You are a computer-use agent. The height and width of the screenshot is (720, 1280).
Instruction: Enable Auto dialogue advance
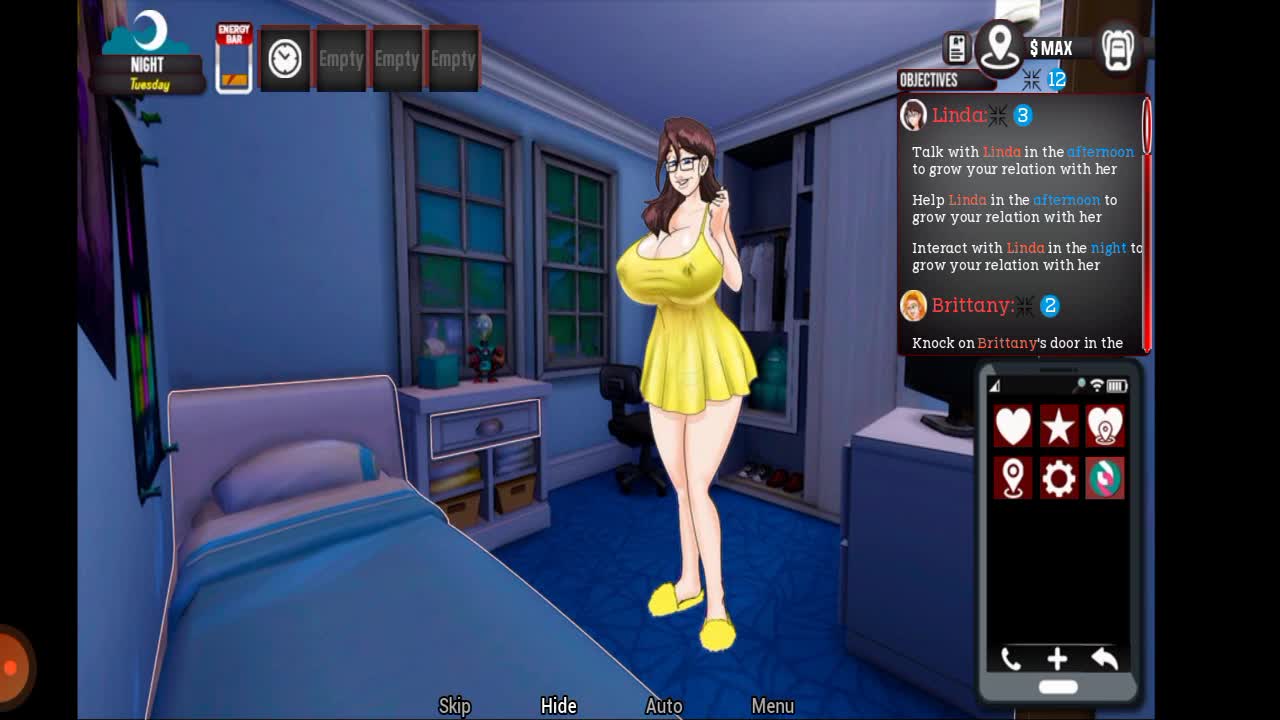664,706
